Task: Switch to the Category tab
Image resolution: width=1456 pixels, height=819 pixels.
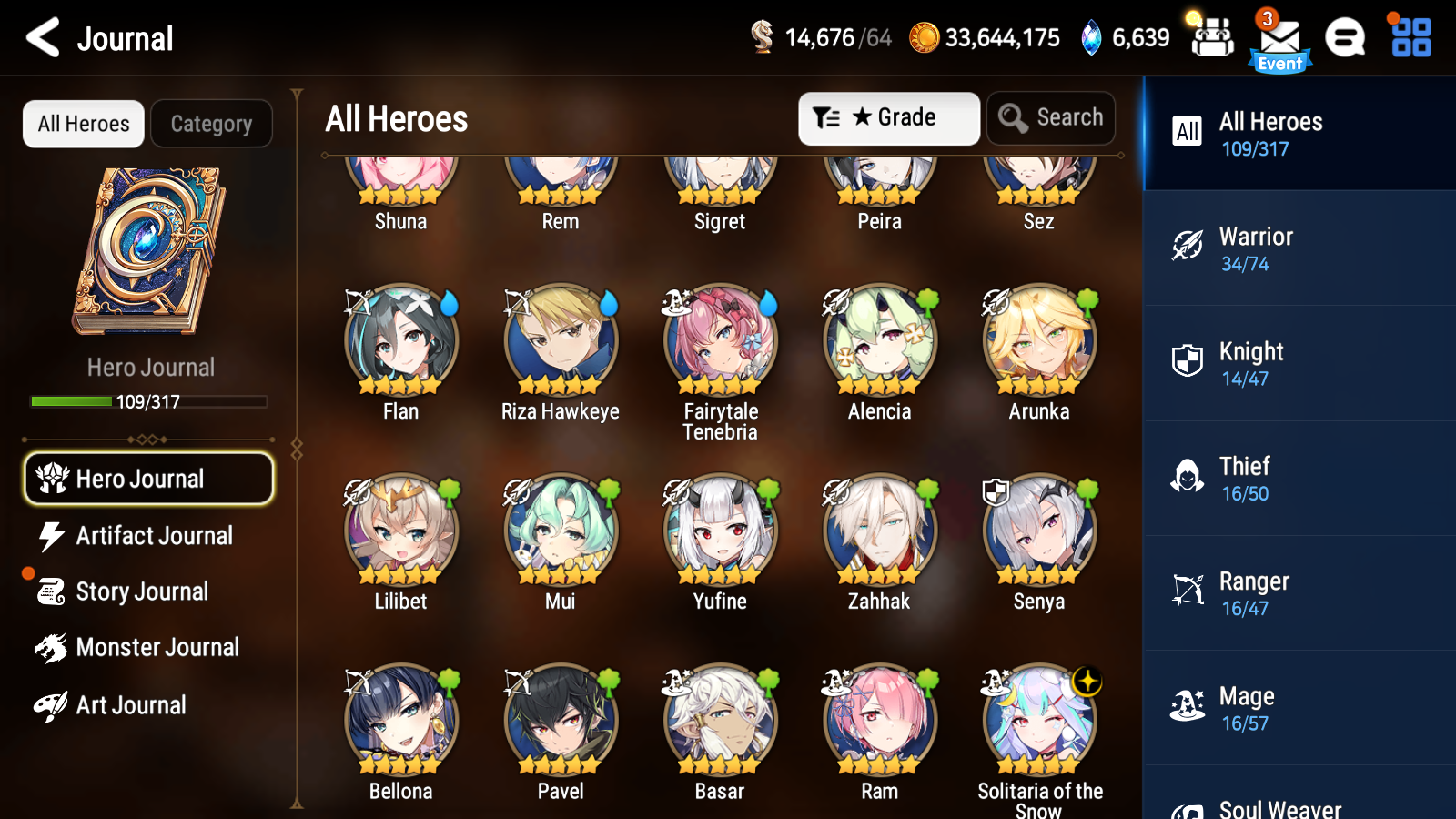Action: coord(212,124)
